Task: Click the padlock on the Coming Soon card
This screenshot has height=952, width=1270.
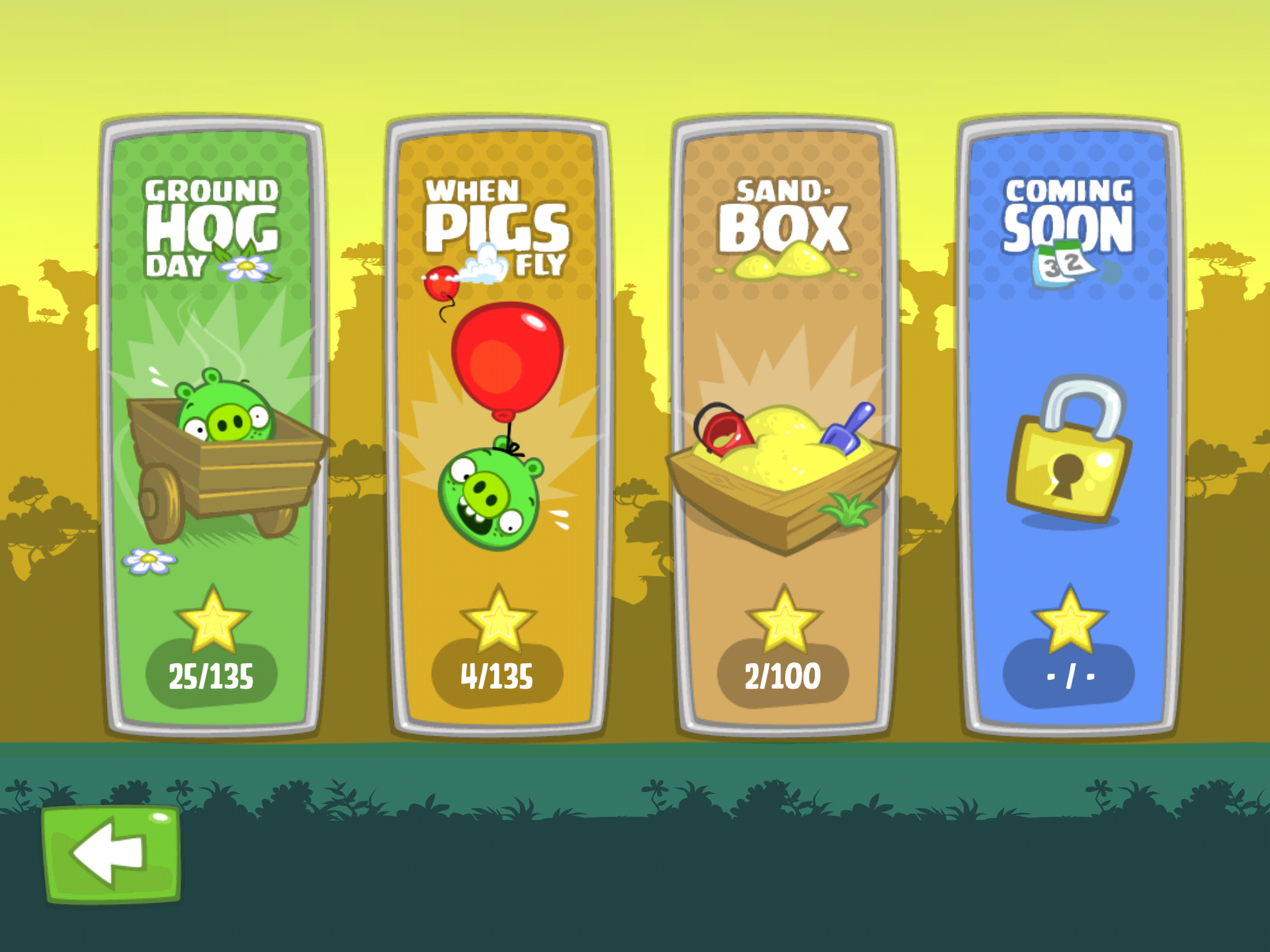Action: point(1072,456)
